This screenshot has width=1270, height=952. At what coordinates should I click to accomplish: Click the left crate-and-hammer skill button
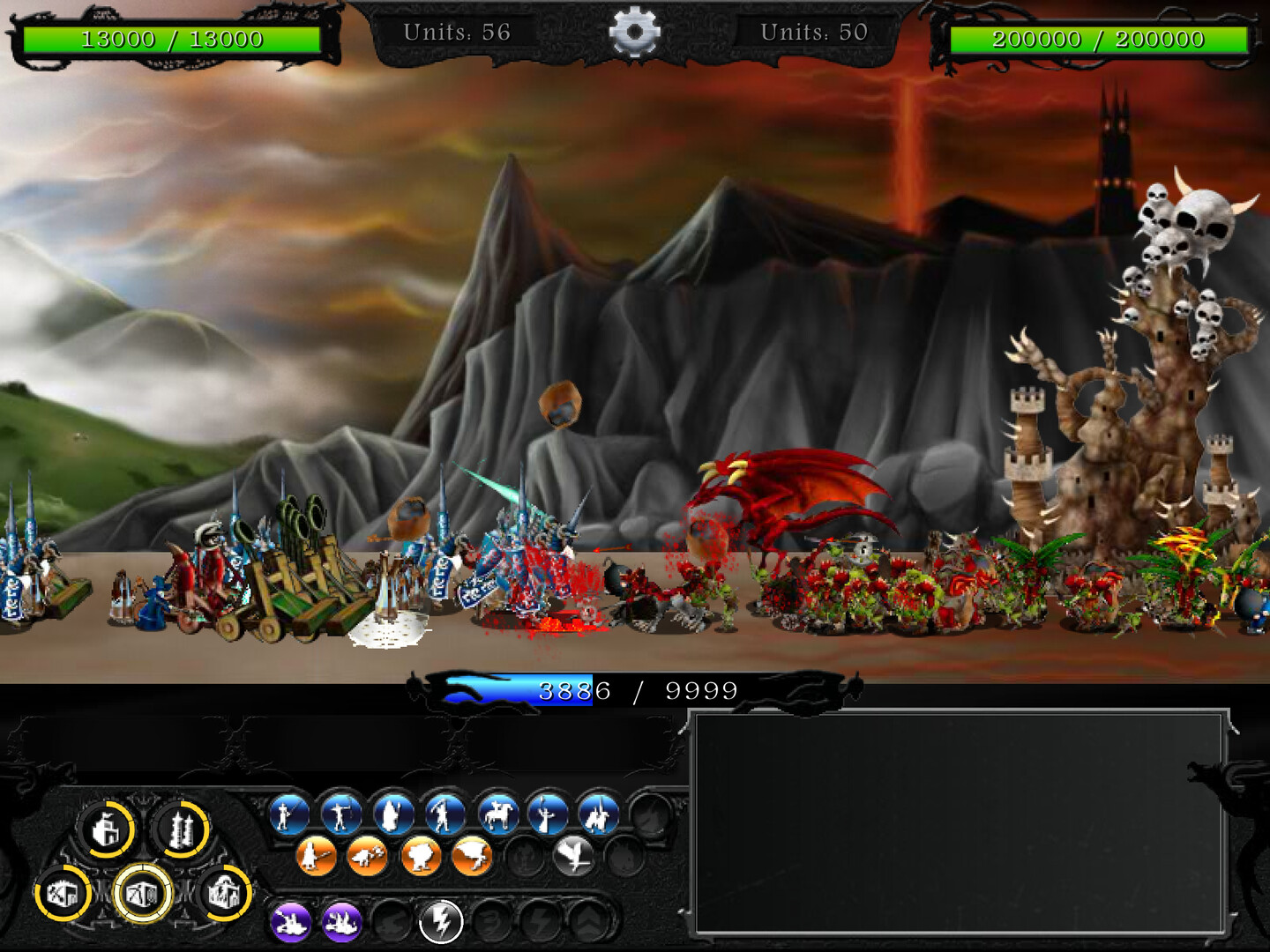coord(64,893)
